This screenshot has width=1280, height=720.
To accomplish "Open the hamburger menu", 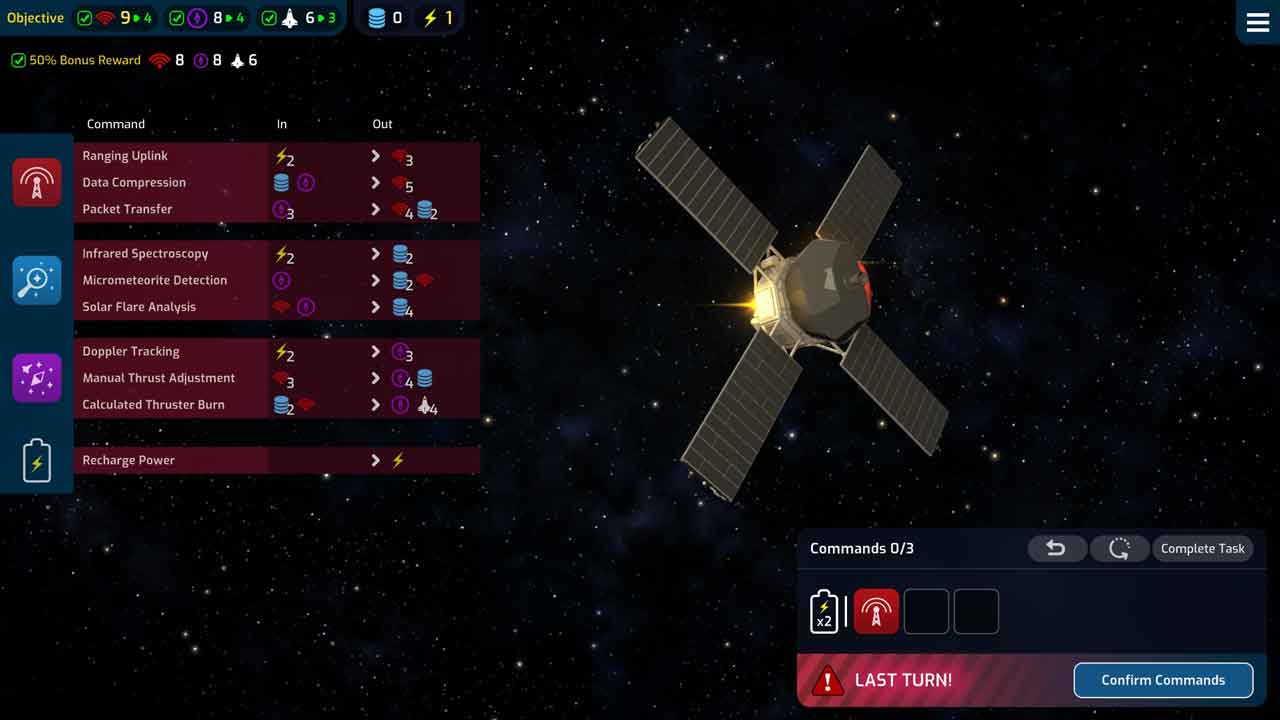I will pyautogui.click(x=1257, y=22).
